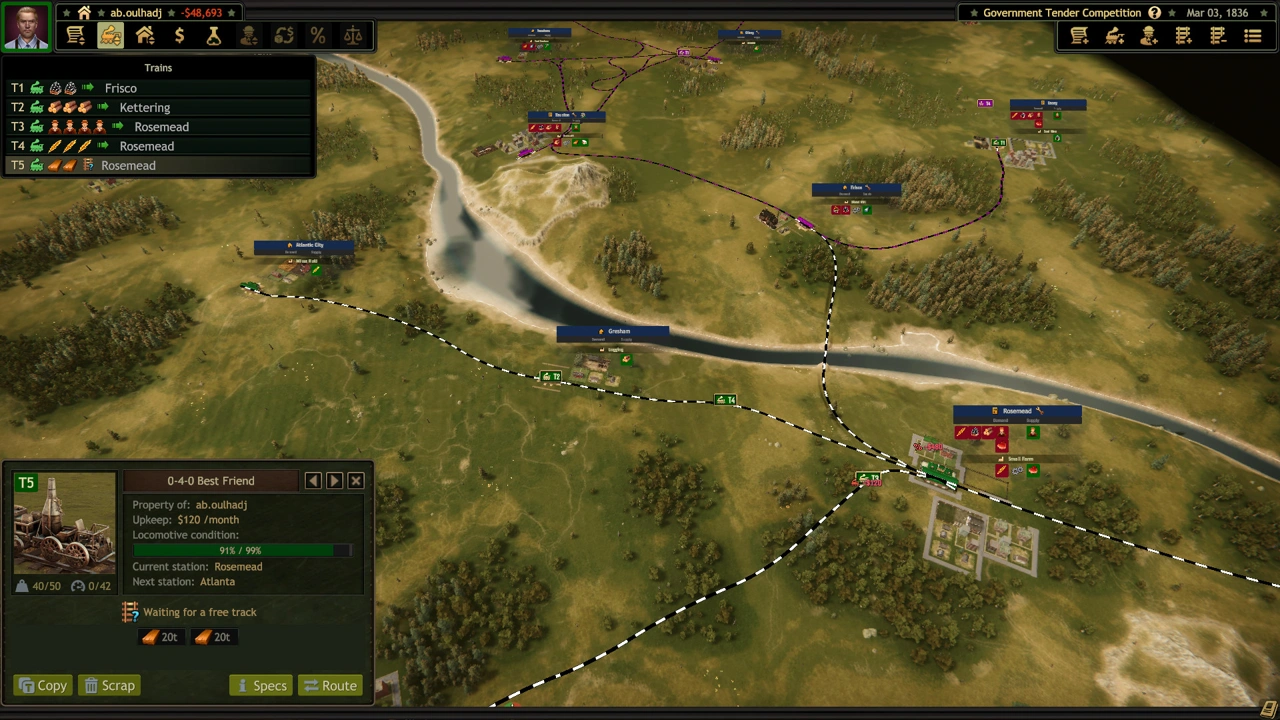Open the main menu list icon
The image size is (1280, 720).
tap(1252, 36)
